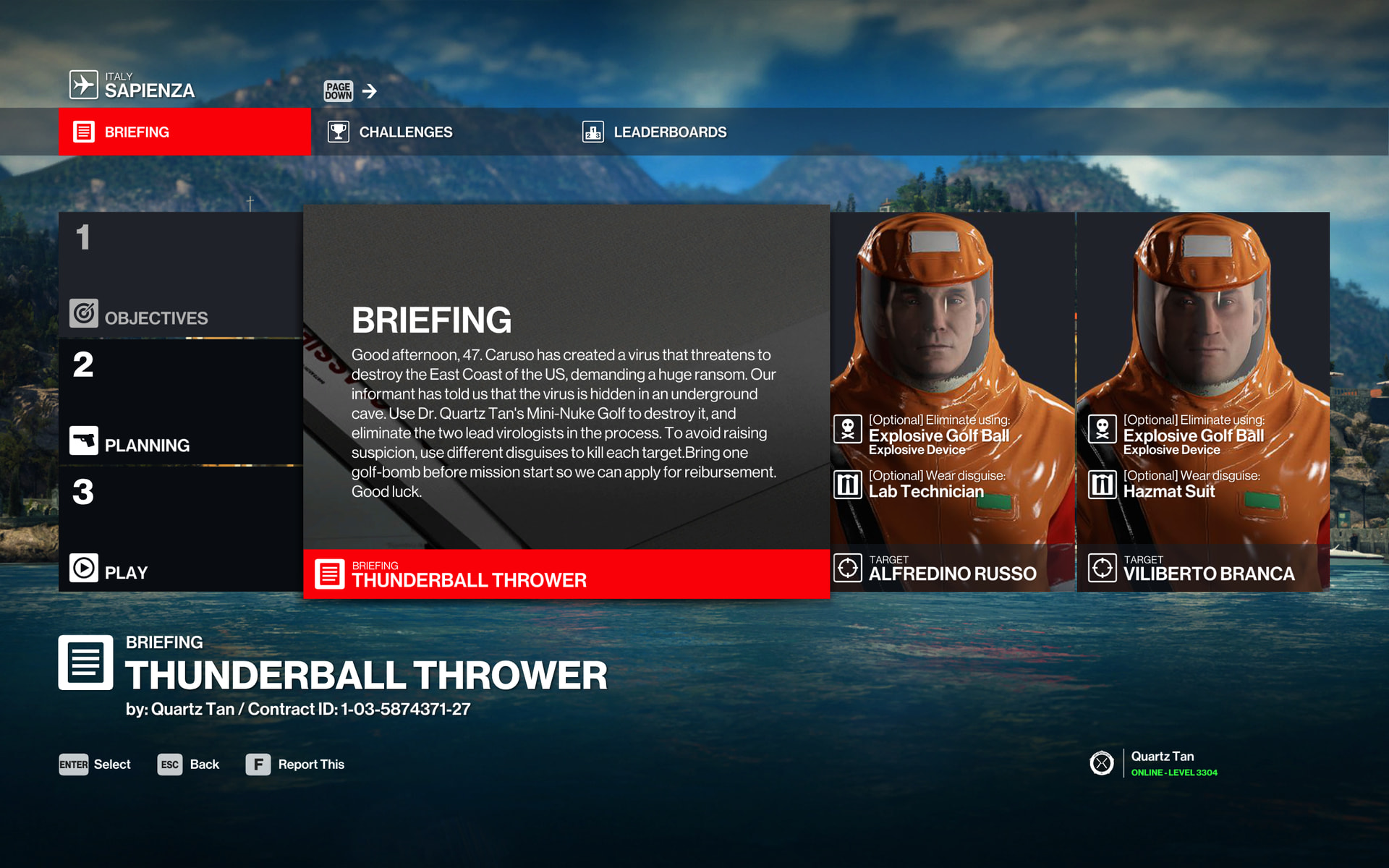Open the Thunderball Thrower briefing card
The image size is (1389, 868).
(x=566, y=401)
